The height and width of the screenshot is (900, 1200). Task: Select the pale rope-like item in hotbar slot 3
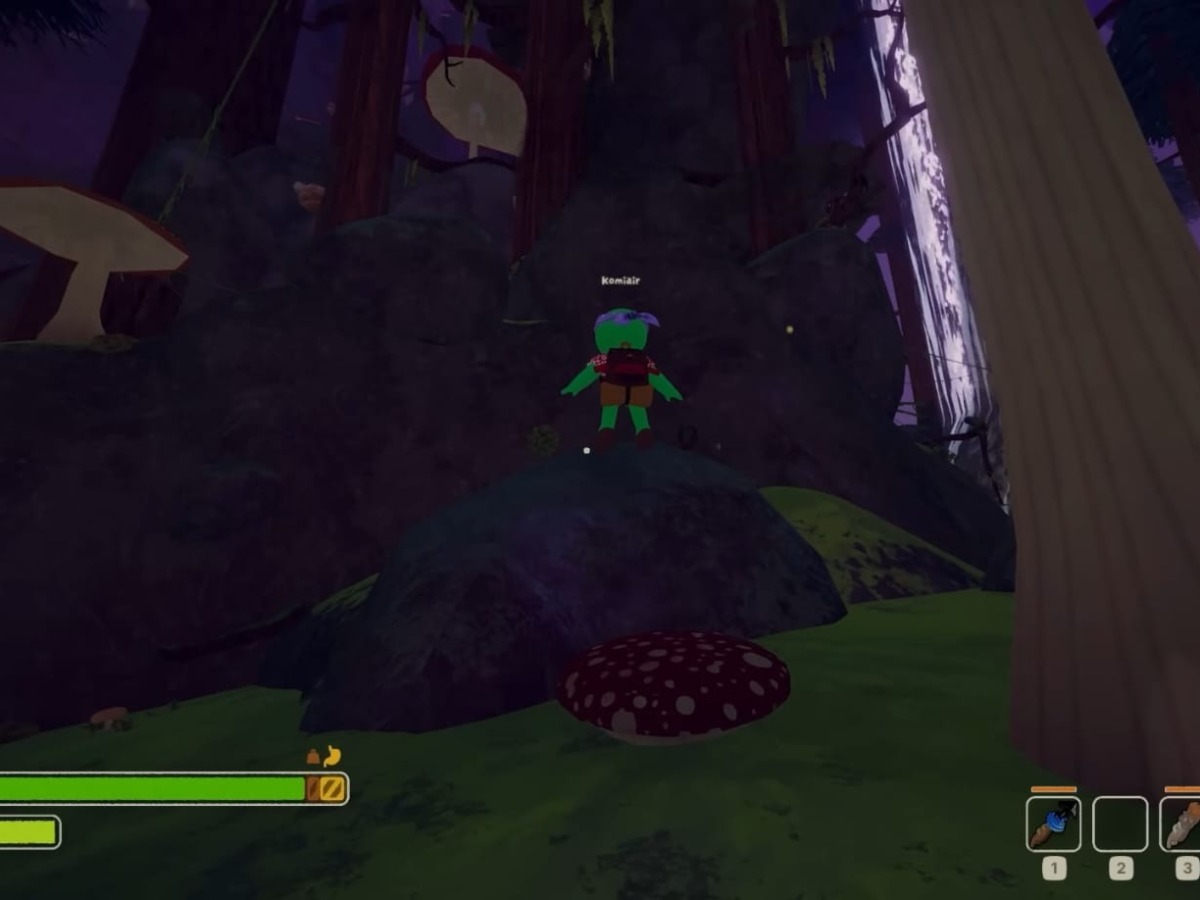point(1182,824)
